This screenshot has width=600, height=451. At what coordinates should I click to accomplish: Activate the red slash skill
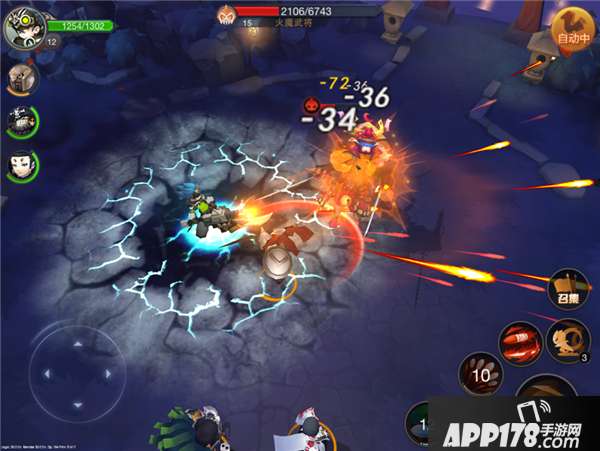click(520, 342)
